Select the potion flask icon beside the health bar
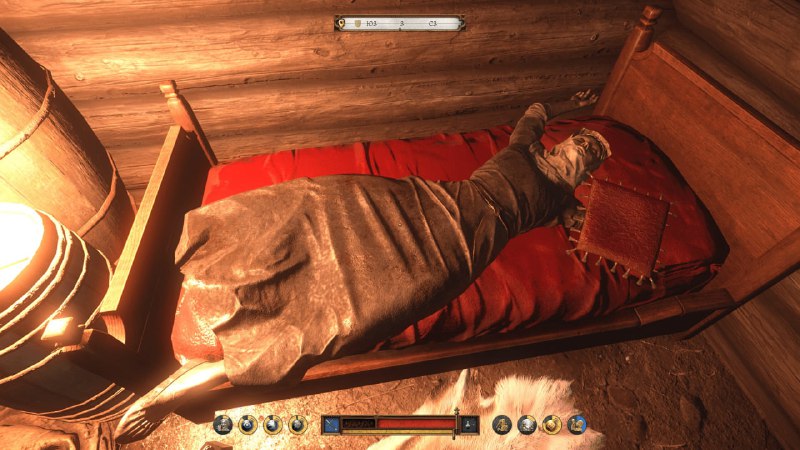The width and height of the screenshot is (800, 450). coord(469,424)
